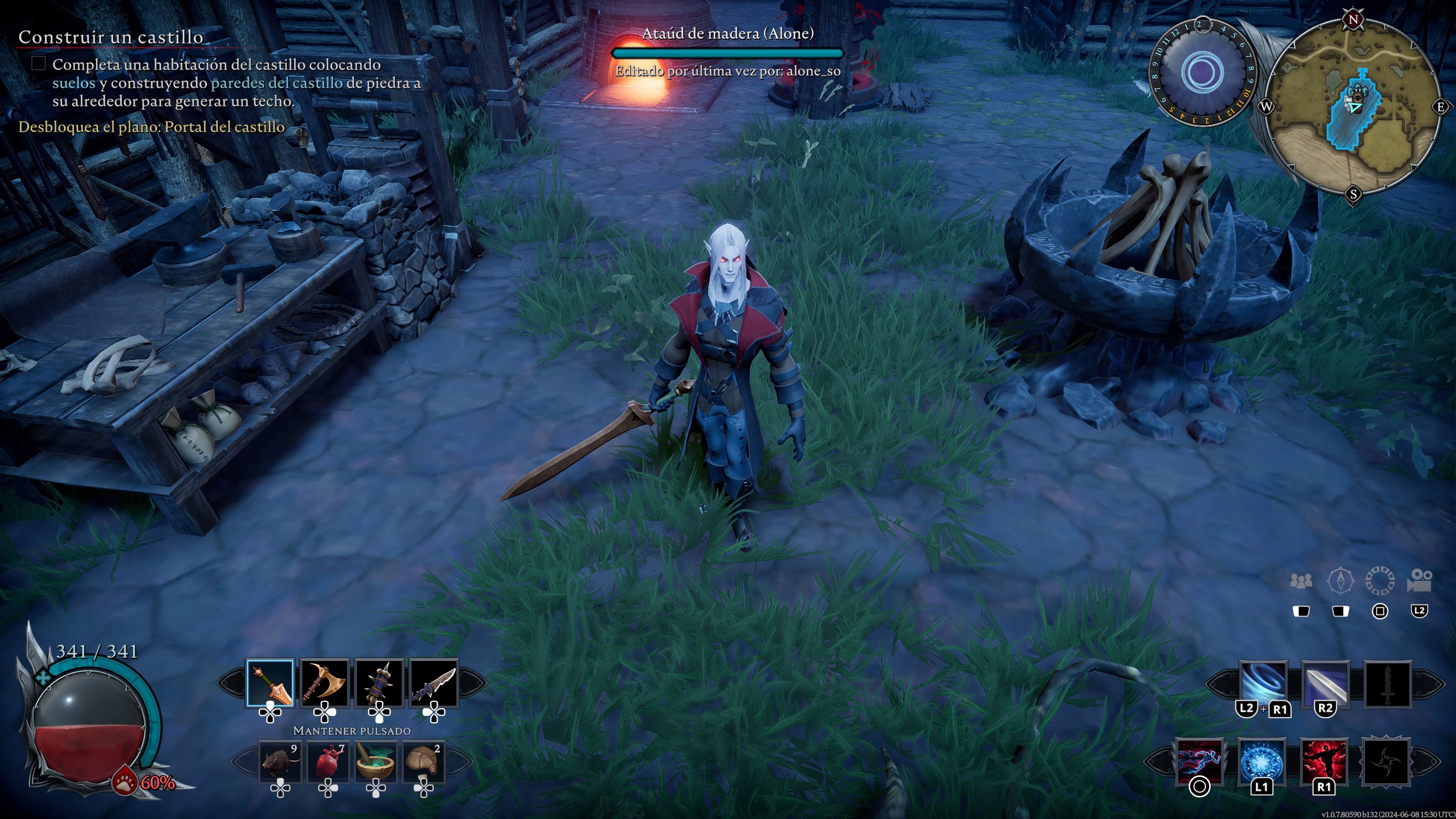Select the red heart consumable slot

(328, 761)
